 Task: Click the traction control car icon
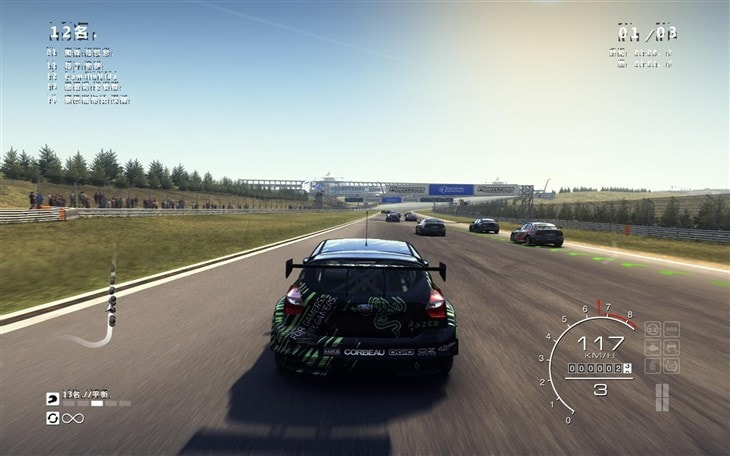[x=671, y=347]
